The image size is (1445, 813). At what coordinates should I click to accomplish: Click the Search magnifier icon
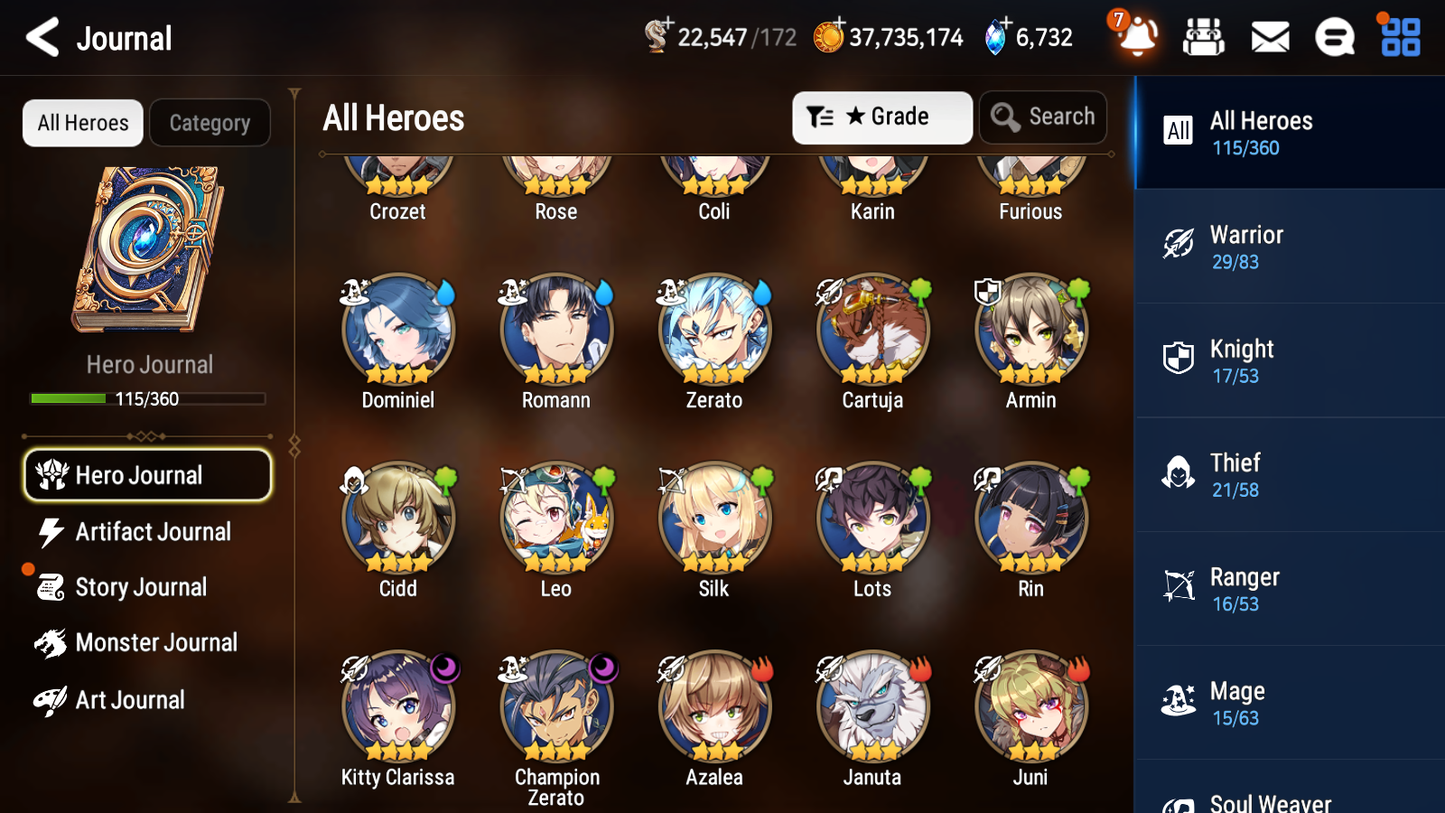click(1006, 117)
